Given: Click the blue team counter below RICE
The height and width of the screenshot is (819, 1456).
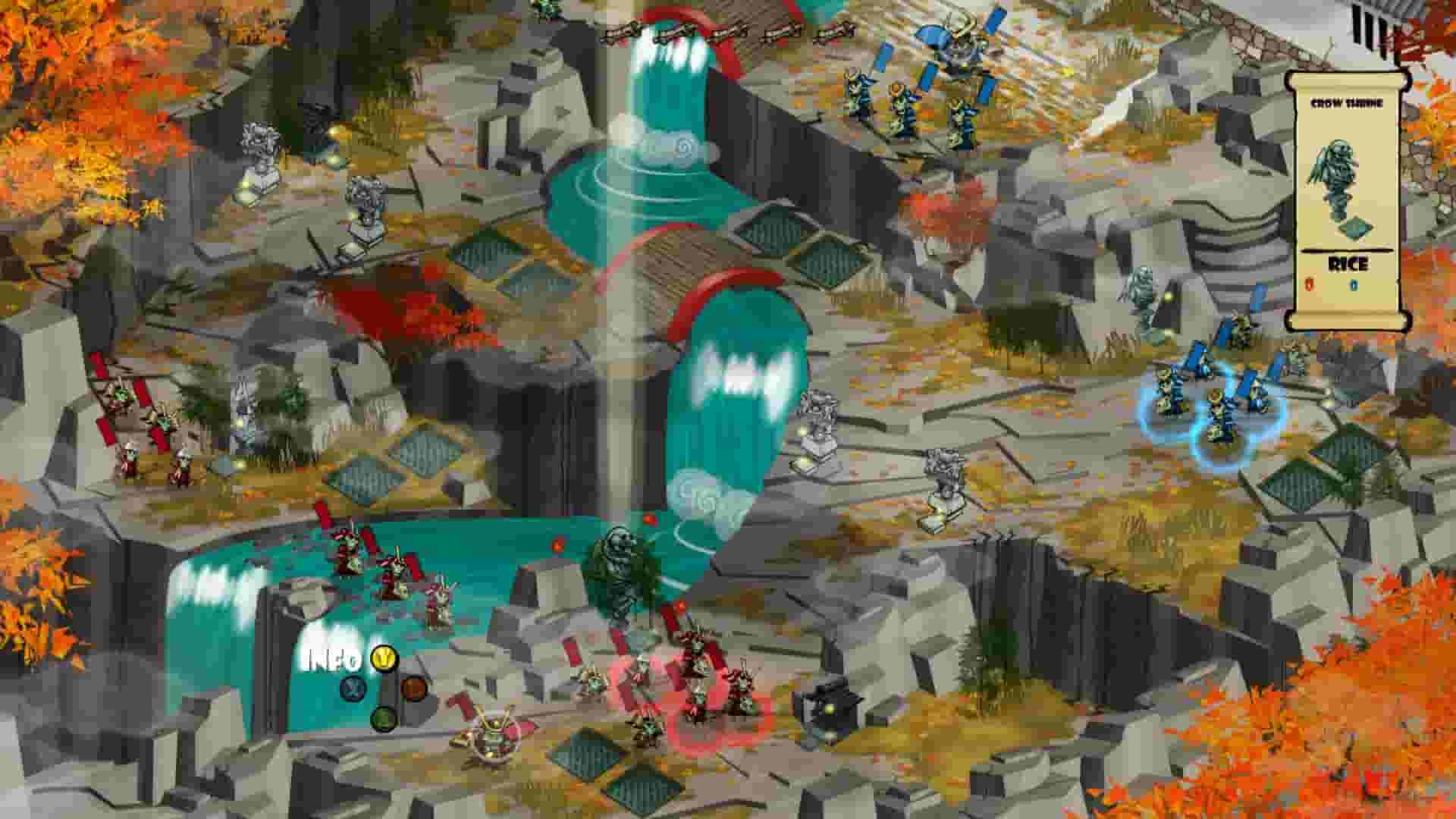Looking at the screenshot, I should point(1354,284).
